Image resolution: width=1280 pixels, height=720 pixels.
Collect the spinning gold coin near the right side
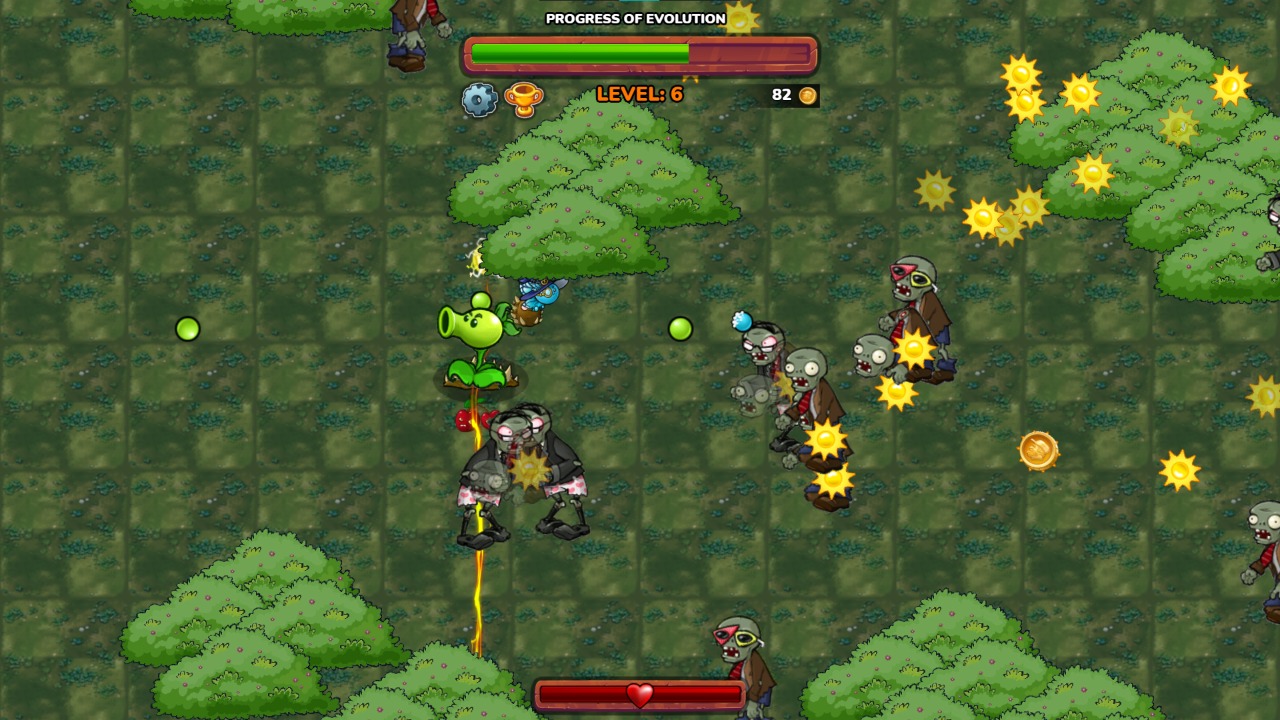[x=1037, y=452]
